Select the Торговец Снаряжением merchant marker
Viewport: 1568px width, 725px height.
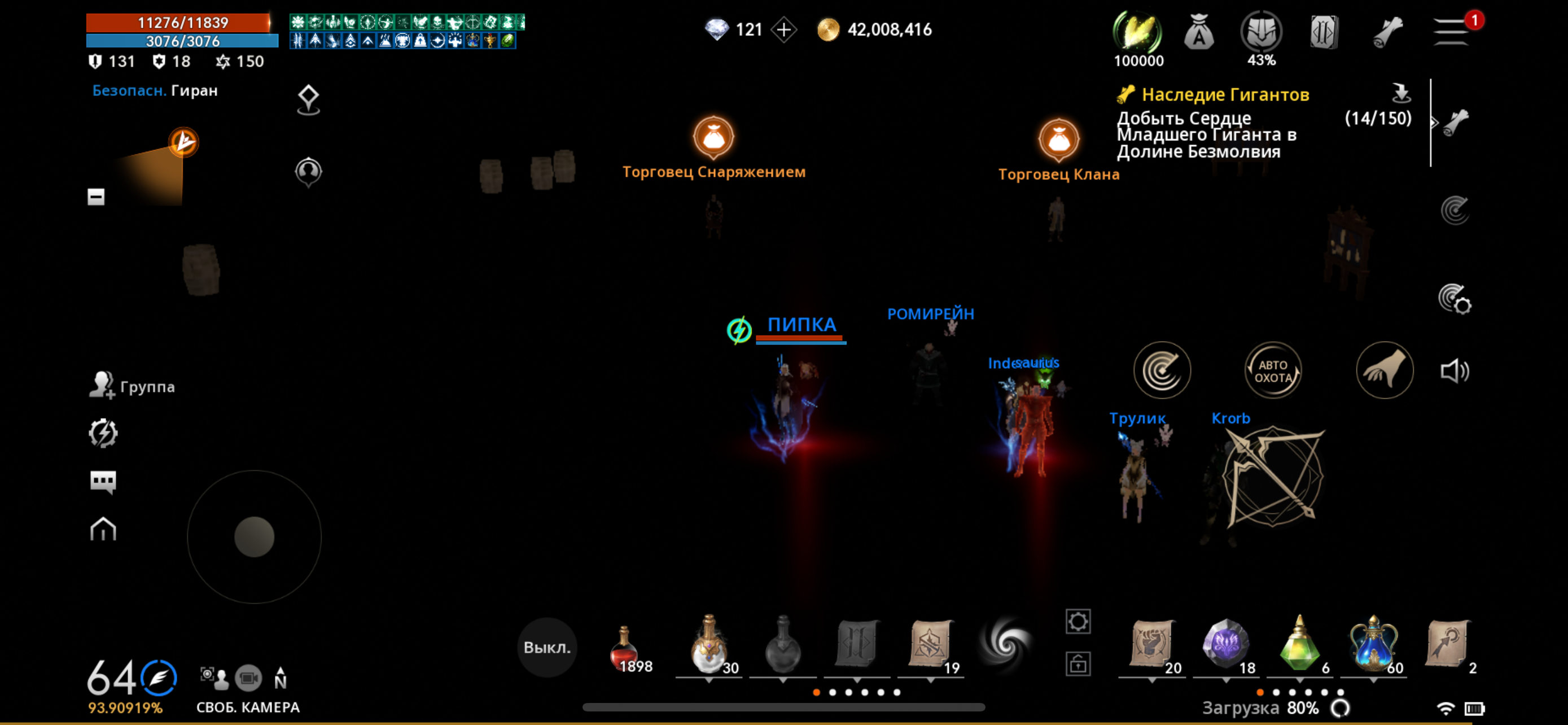(x=713, y=138)
